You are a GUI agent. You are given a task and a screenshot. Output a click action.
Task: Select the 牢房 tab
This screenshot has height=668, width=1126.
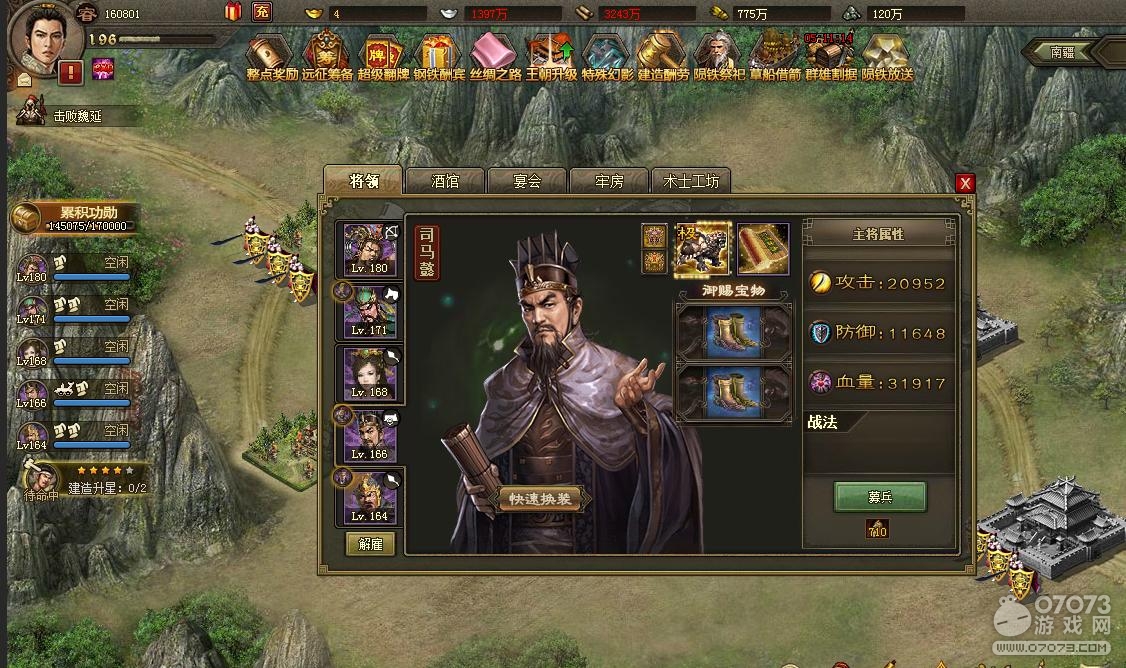pos(609,181)
